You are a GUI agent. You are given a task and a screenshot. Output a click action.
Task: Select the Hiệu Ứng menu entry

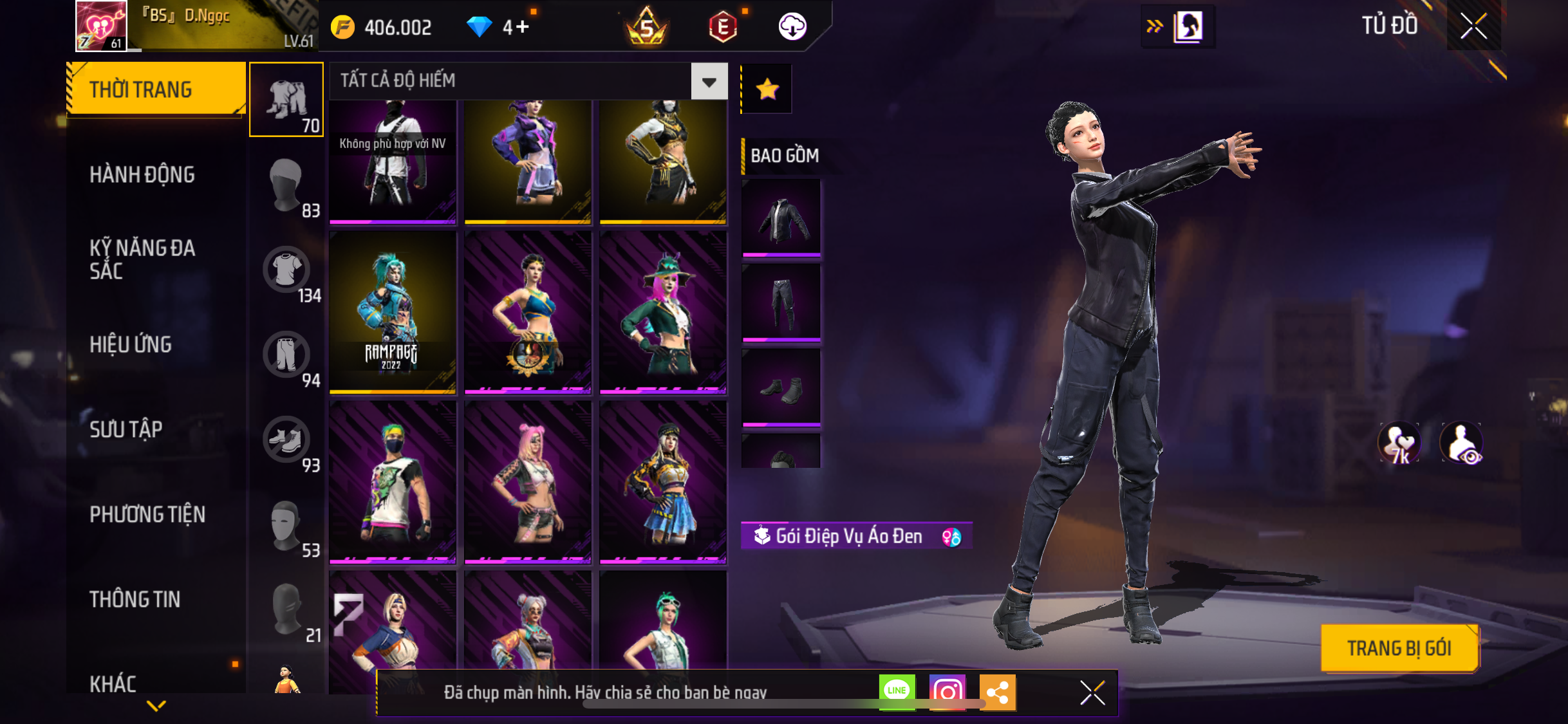131,344
